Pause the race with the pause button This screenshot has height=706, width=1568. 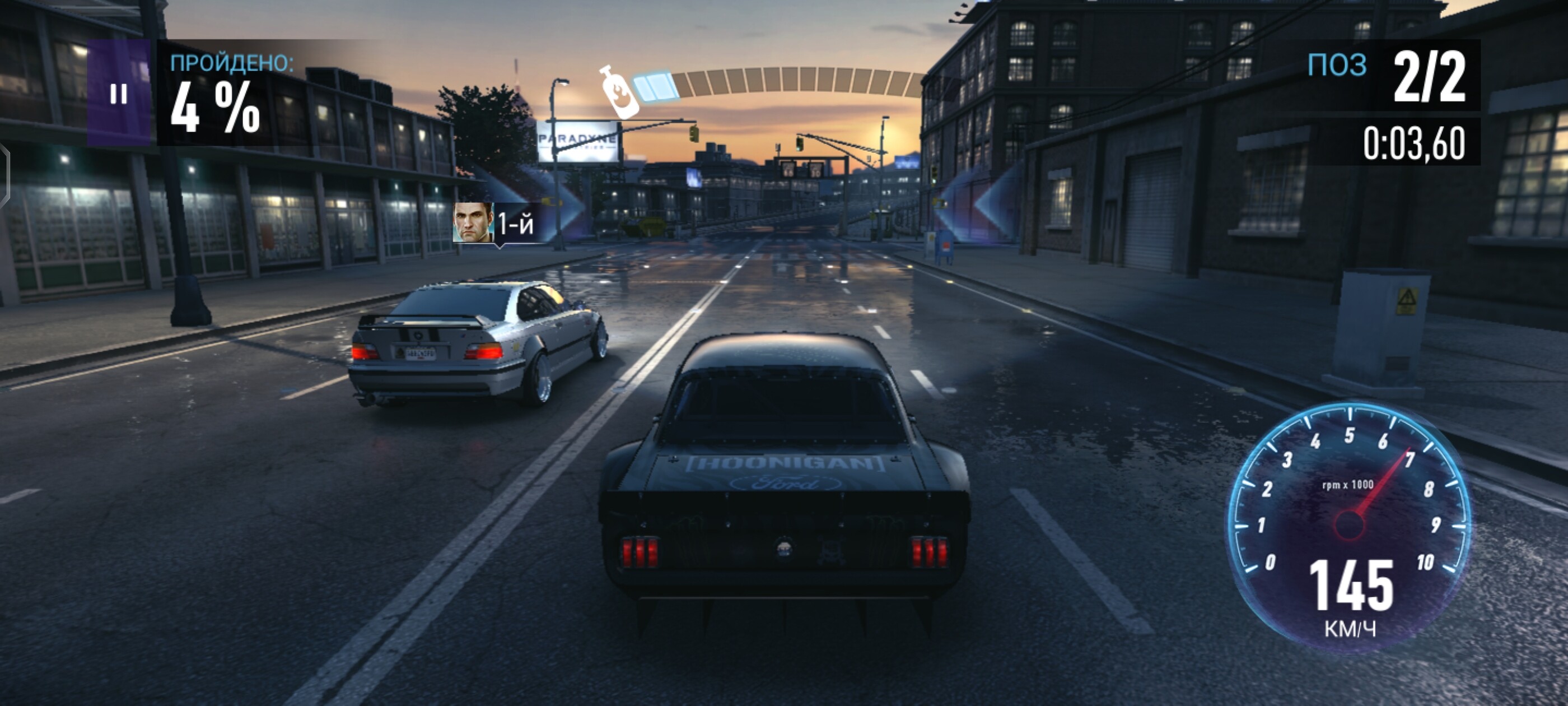point(119,93)
